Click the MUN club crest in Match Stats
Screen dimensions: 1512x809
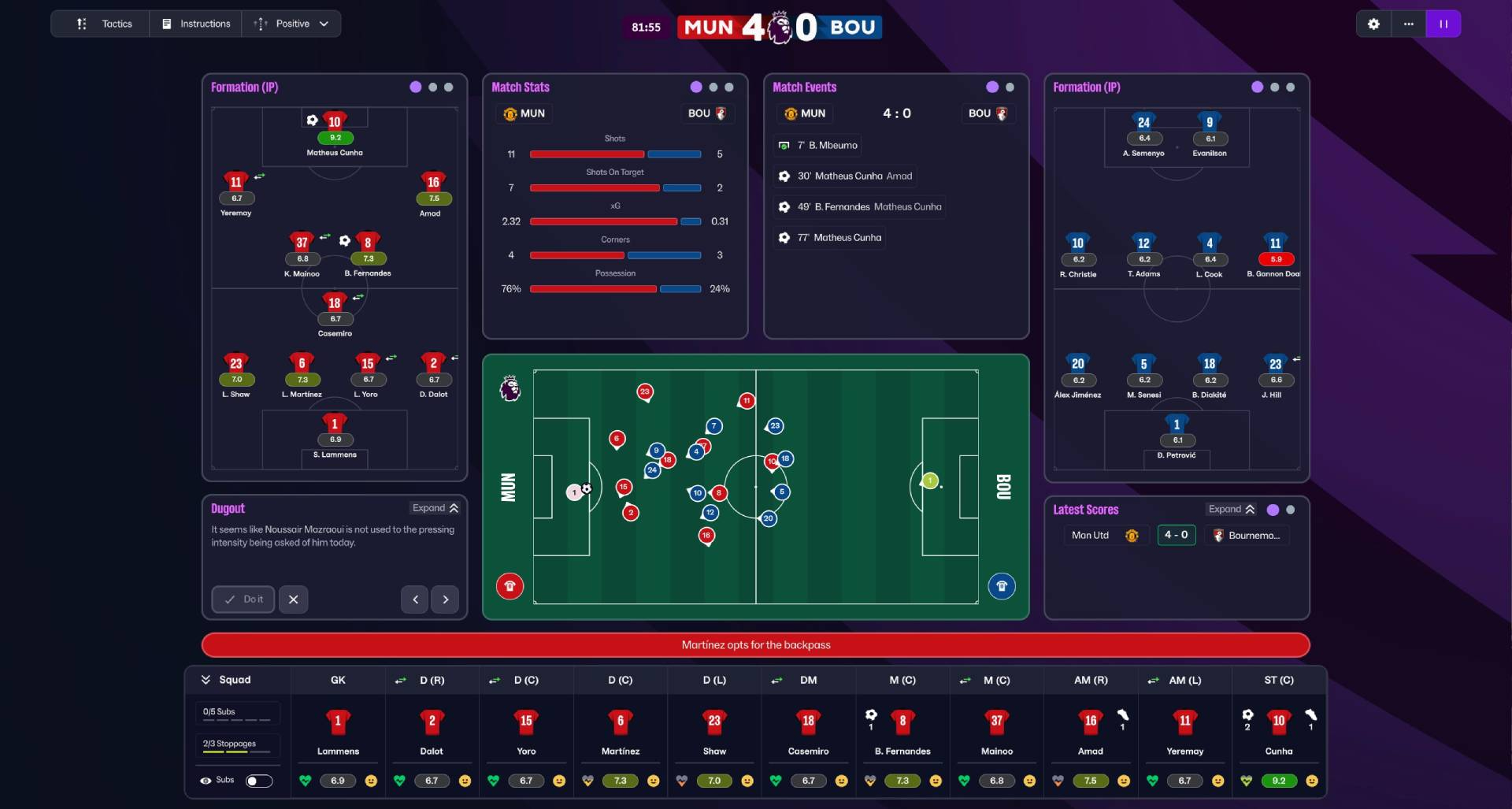click(510, 113)
